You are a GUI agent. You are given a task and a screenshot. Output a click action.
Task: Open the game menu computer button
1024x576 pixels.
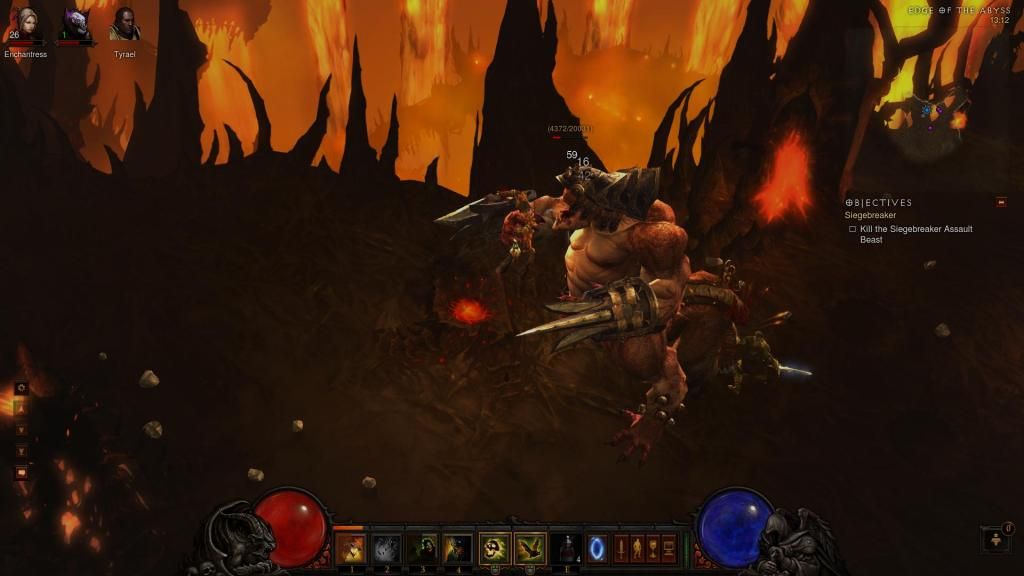pos(669,548)
